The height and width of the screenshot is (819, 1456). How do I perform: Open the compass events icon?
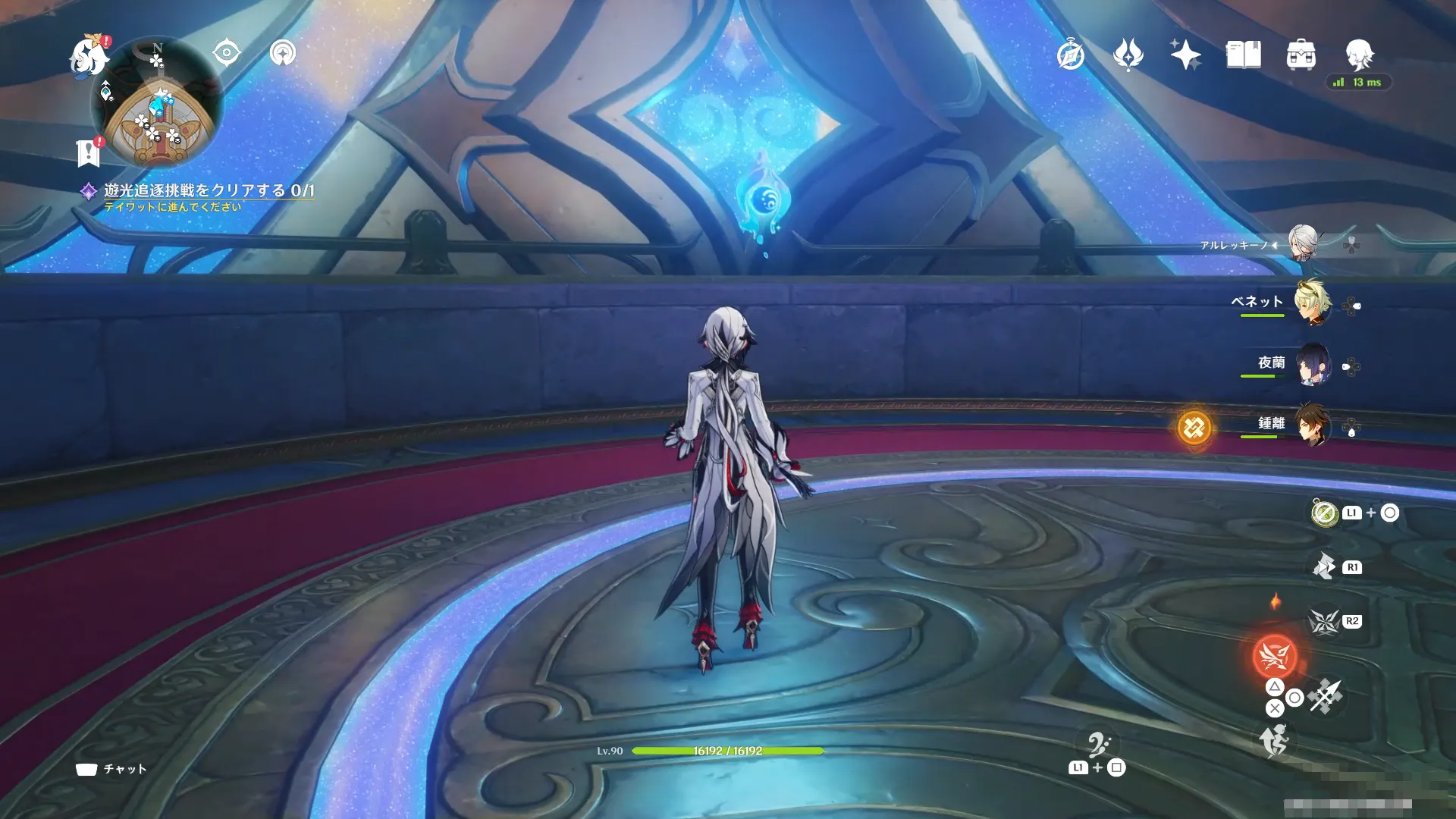point(1070,55)
